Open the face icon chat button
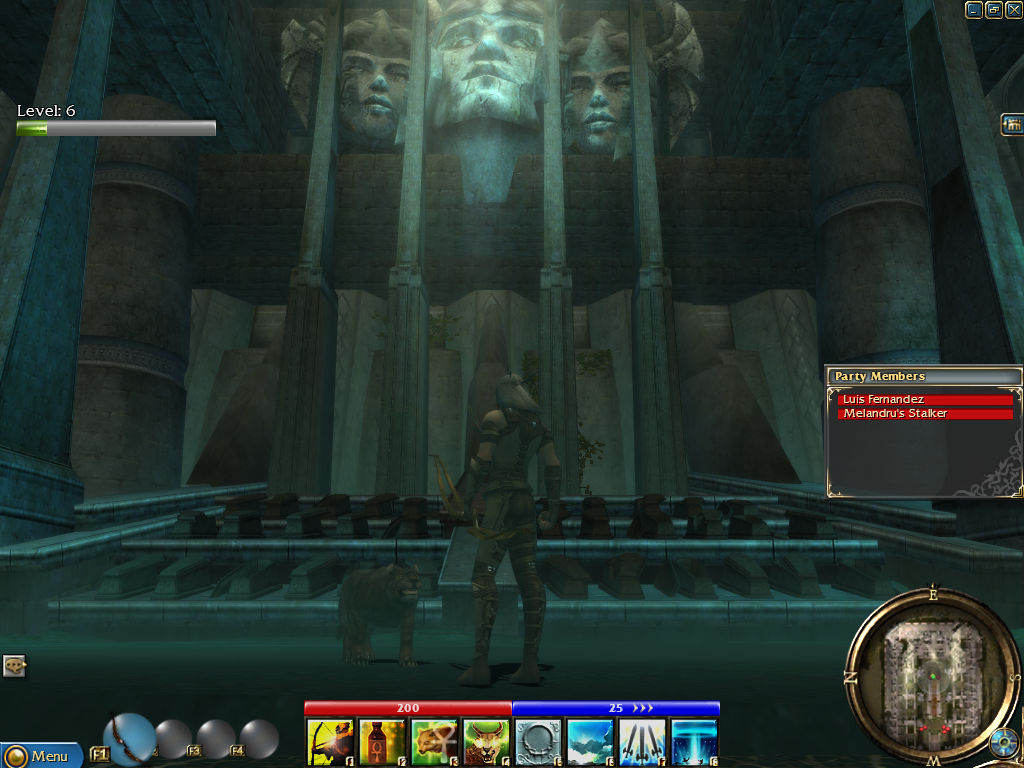The width and height of the screenshot is (1024, 768). (14, 665)
